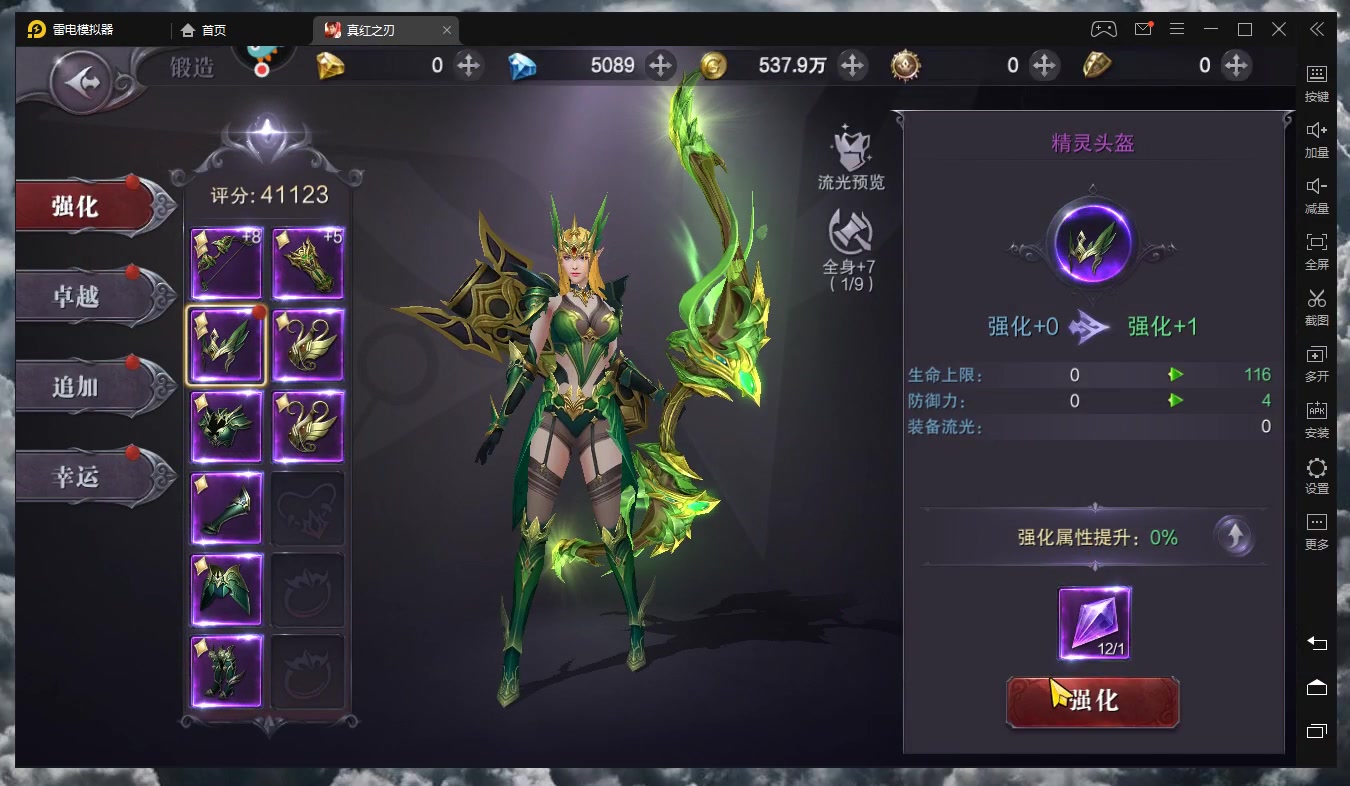Open the hamburger menu in the title bar
Screen dimensions: 1350x786
[1177, 29]
